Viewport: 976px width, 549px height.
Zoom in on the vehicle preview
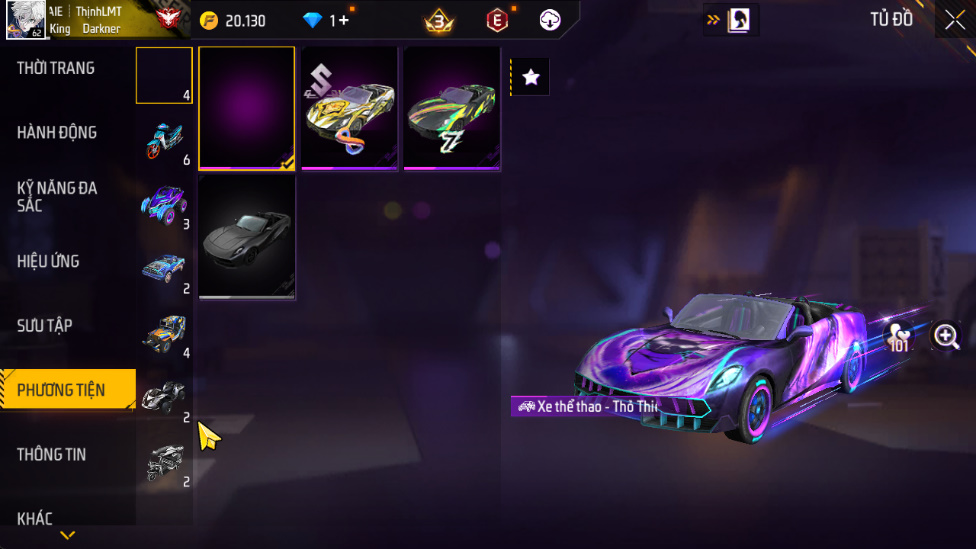click(x=945, y=336)
